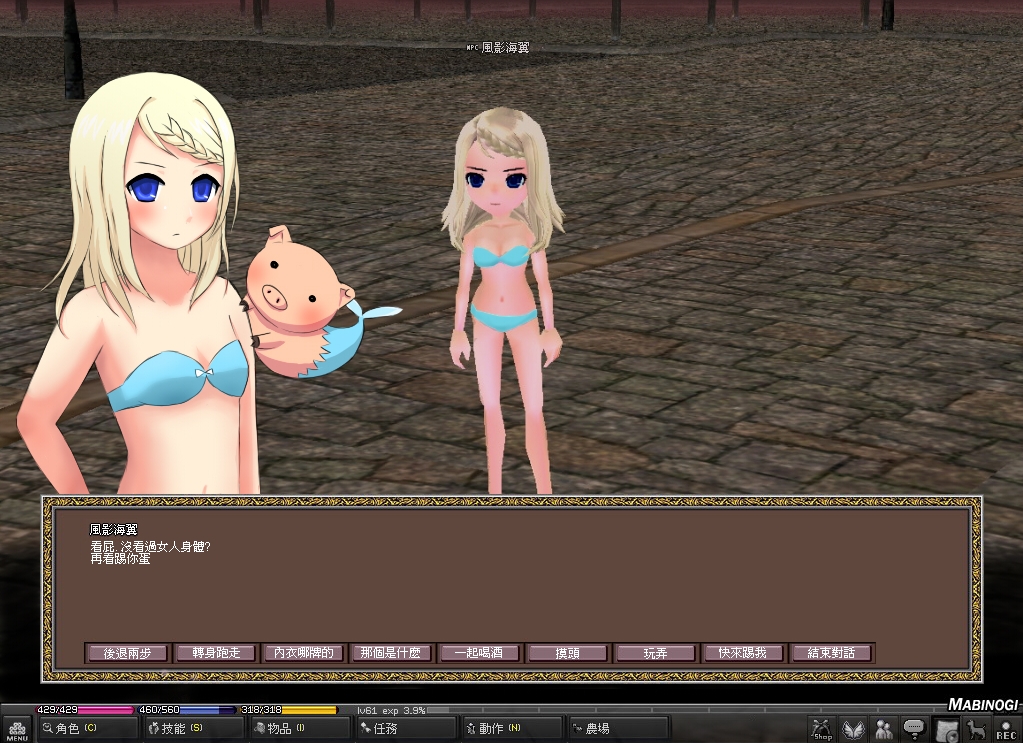Select the 轉身跑走 reply
This screenshot has width=1023, height=743.
point(215,653)
